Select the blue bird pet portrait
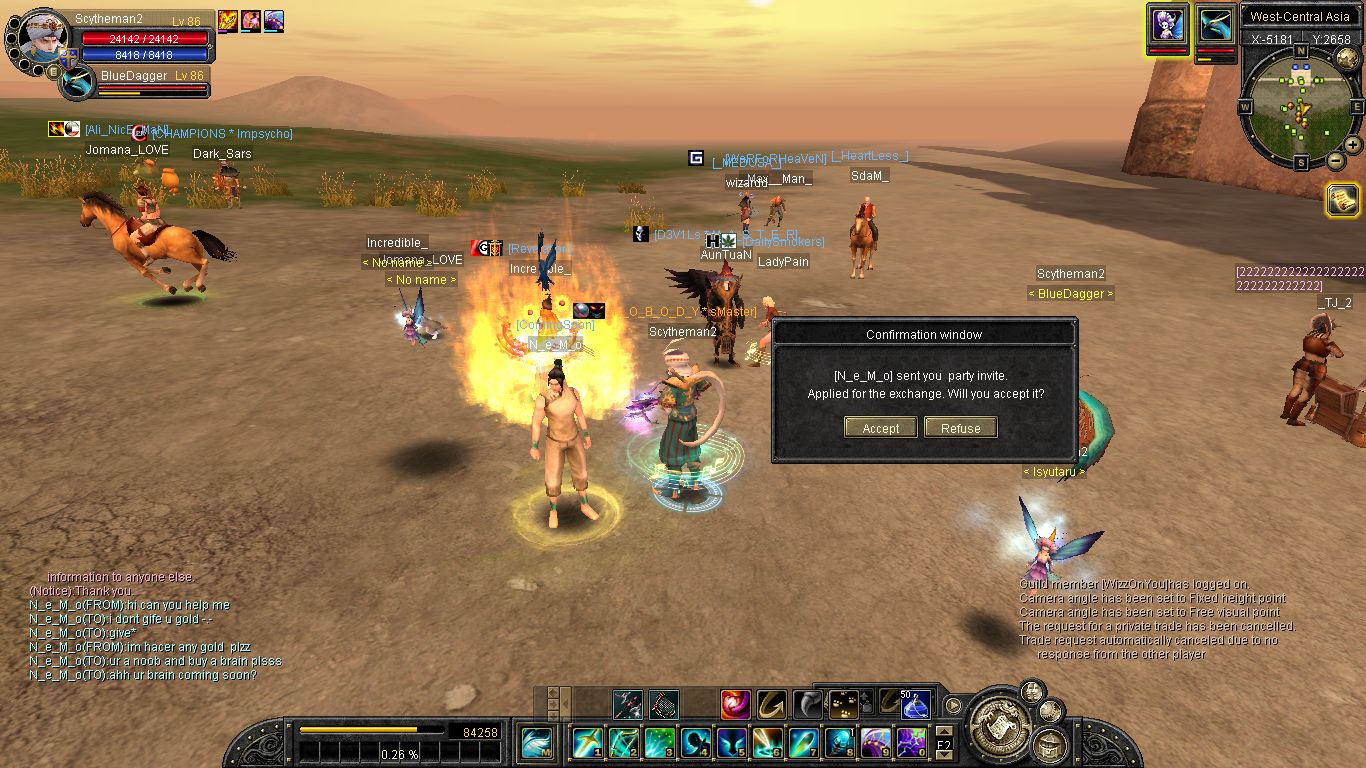 coord(1216,23)
